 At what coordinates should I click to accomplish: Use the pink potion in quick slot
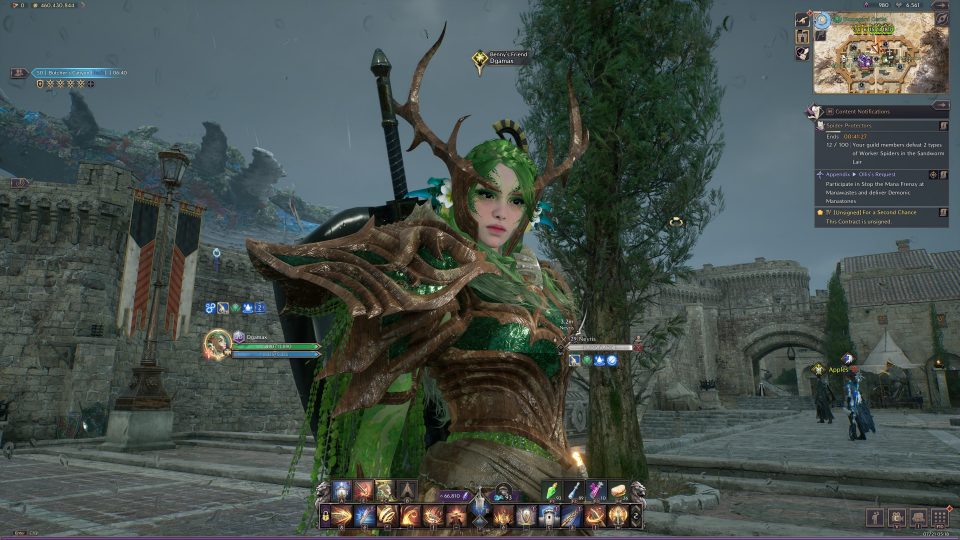coord(597,491)
